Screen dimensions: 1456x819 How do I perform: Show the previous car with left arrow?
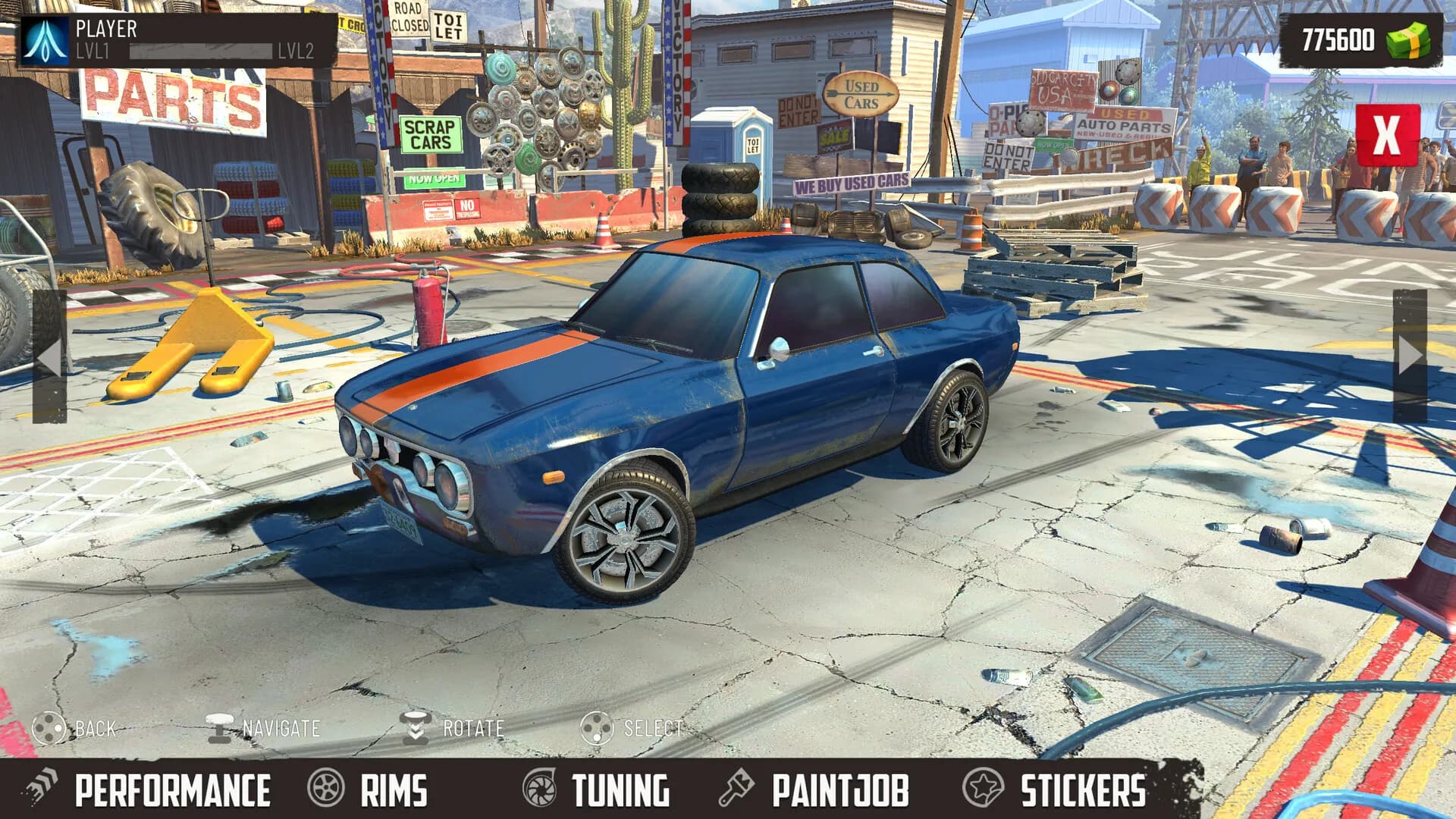tap(50, 356)
